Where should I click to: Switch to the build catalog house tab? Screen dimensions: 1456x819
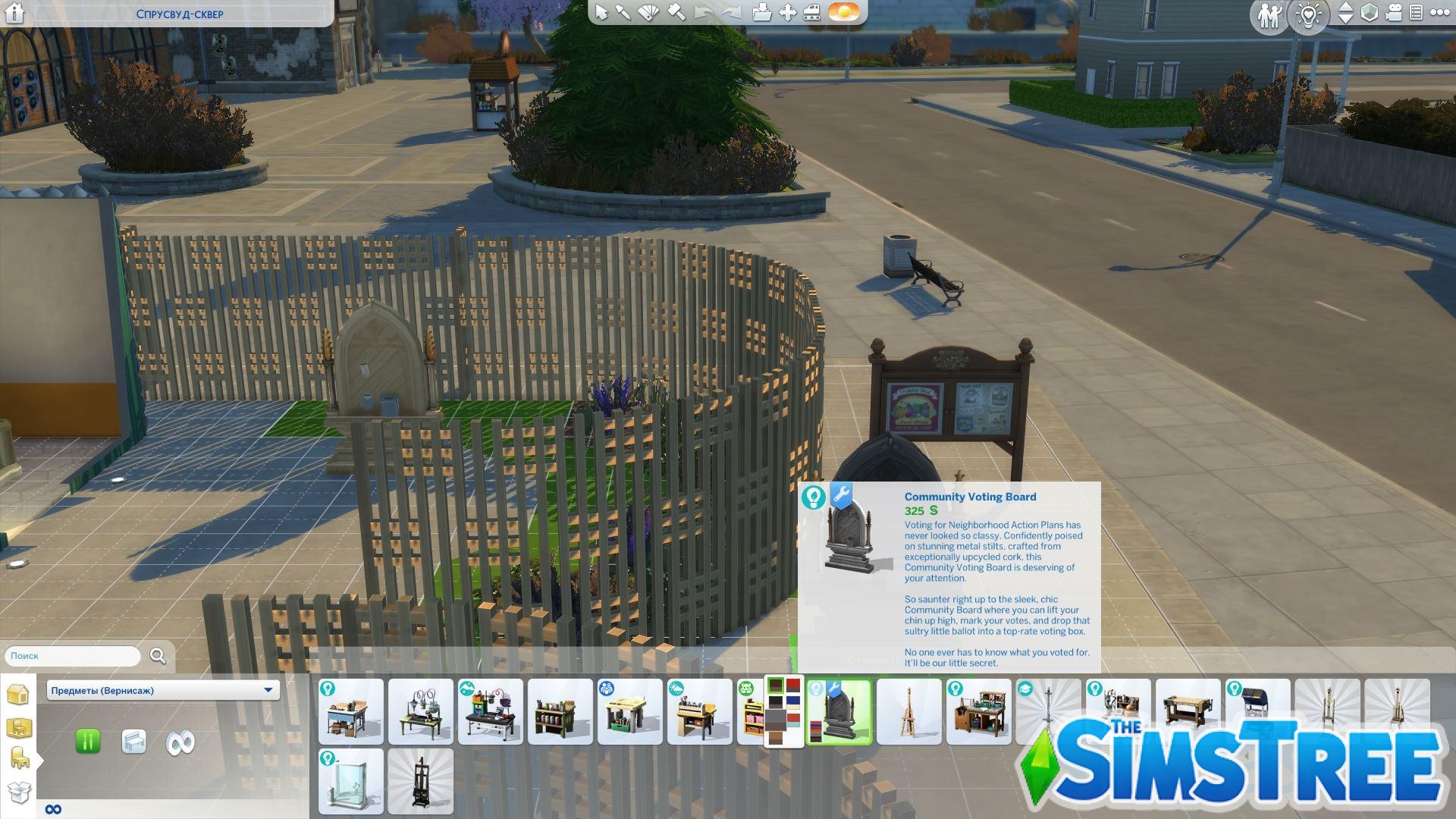[19, 693]
